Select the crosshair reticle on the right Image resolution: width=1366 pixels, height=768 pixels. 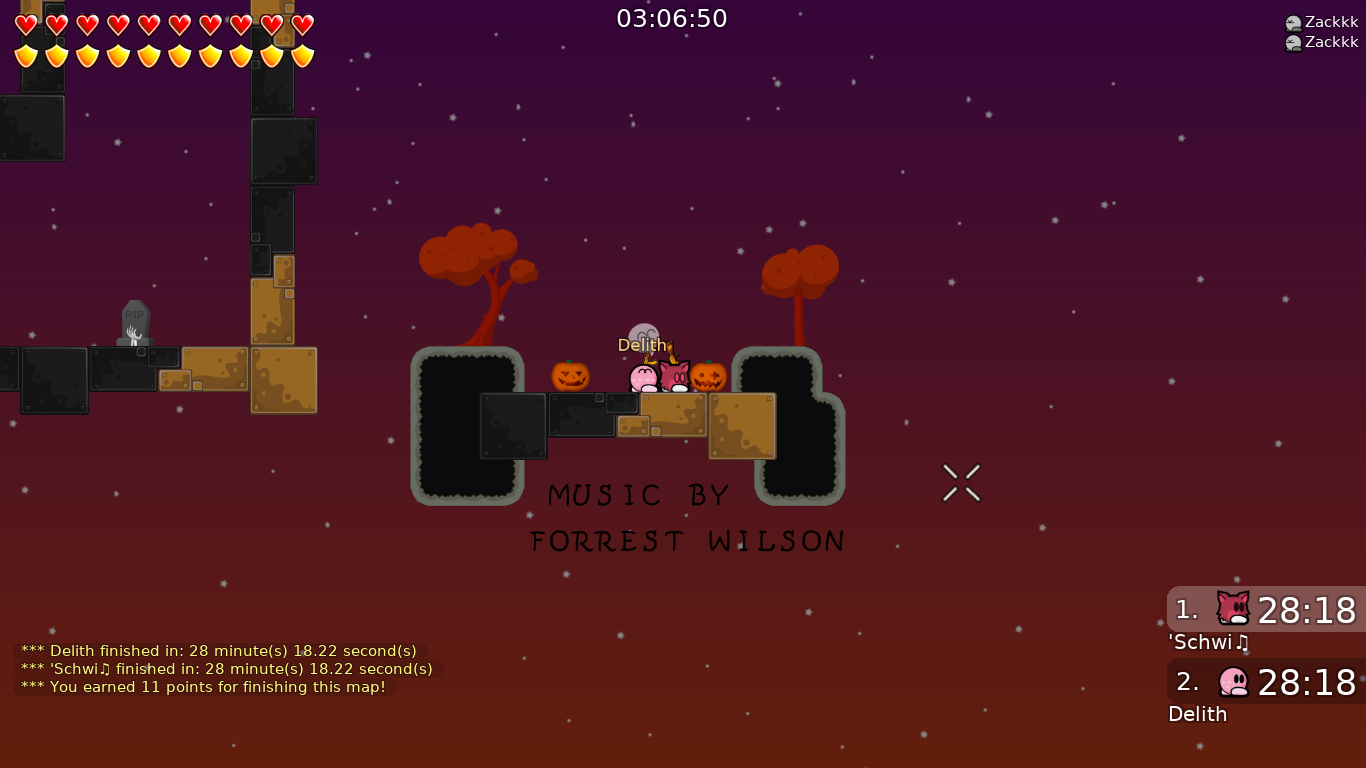tap(961, 483)
